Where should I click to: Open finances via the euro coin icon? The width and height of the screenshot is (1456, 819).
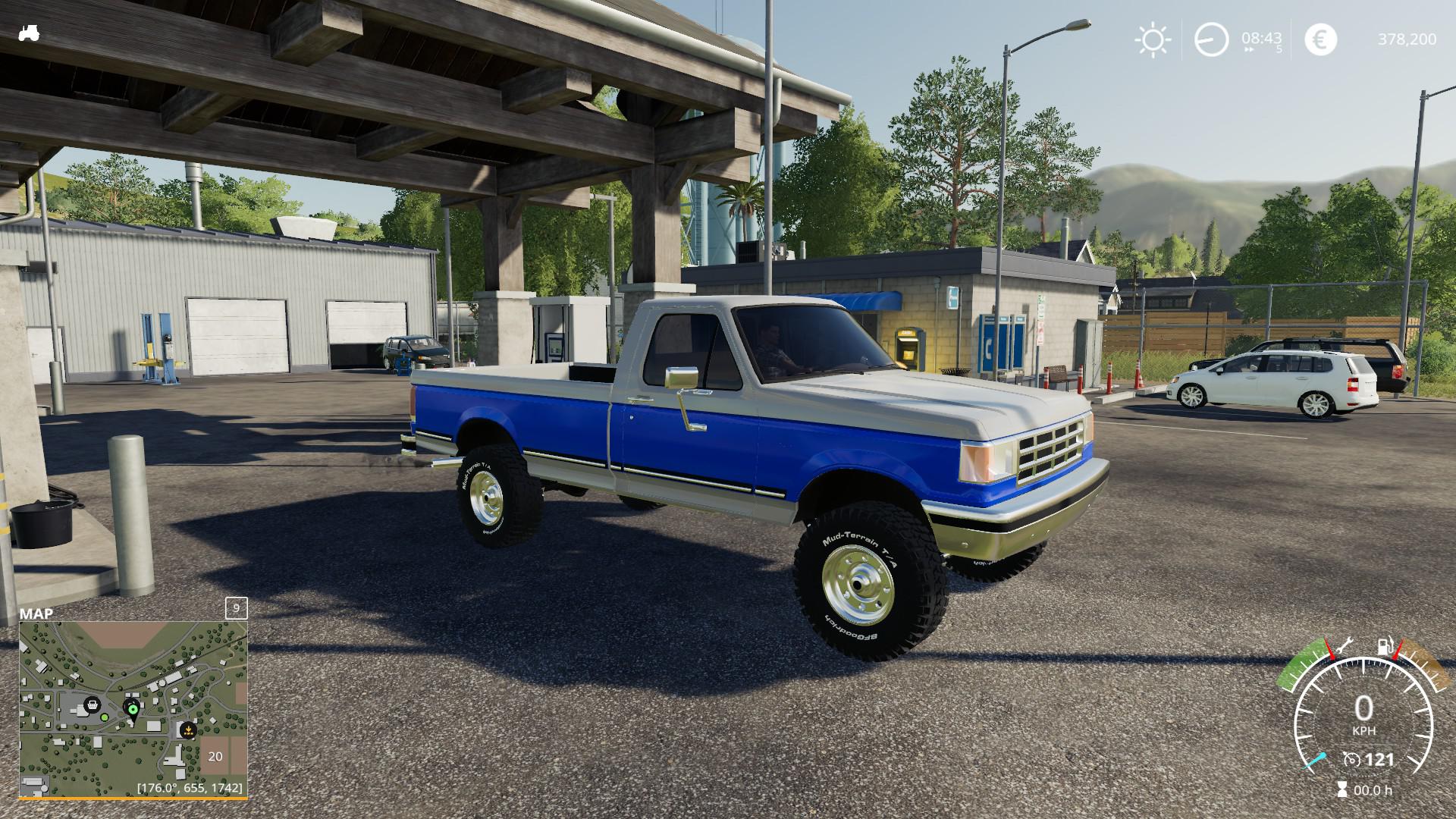[x=1320, y=39]
